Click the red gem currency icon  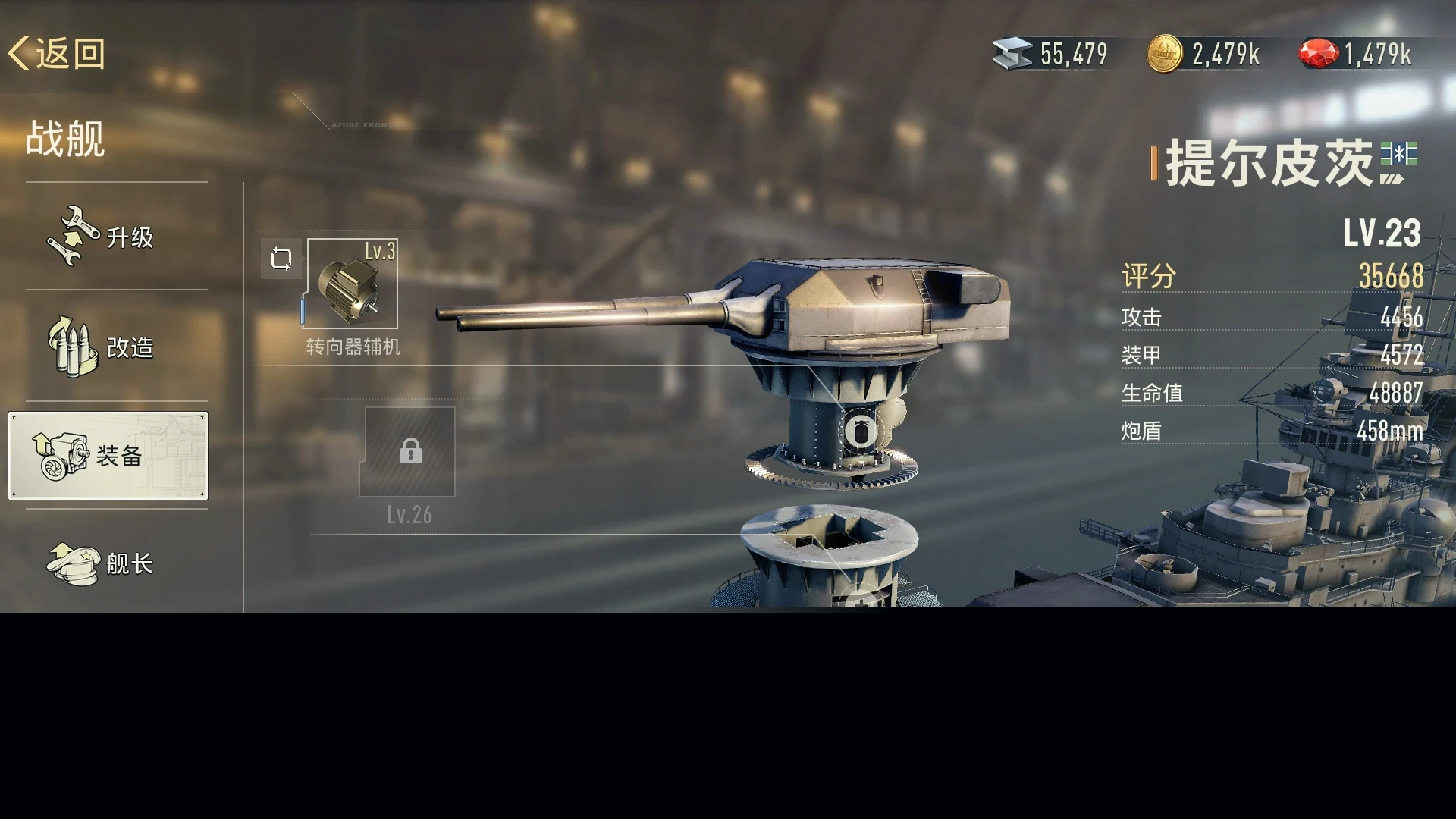1318,54
